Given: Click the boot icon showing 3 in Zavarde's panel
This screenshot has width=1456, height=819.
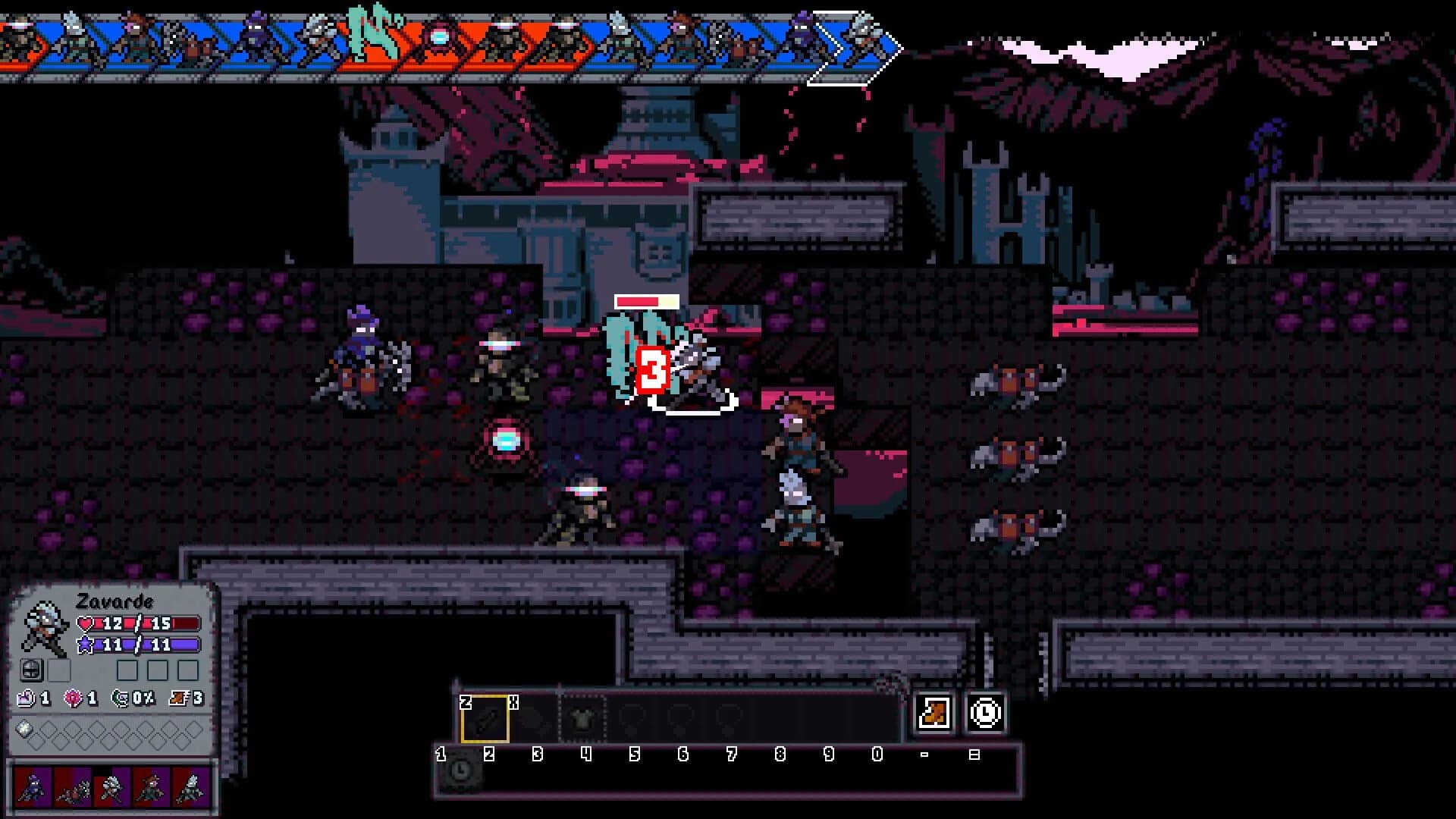Looking at the screenshot, I should (x=178, y=698).
